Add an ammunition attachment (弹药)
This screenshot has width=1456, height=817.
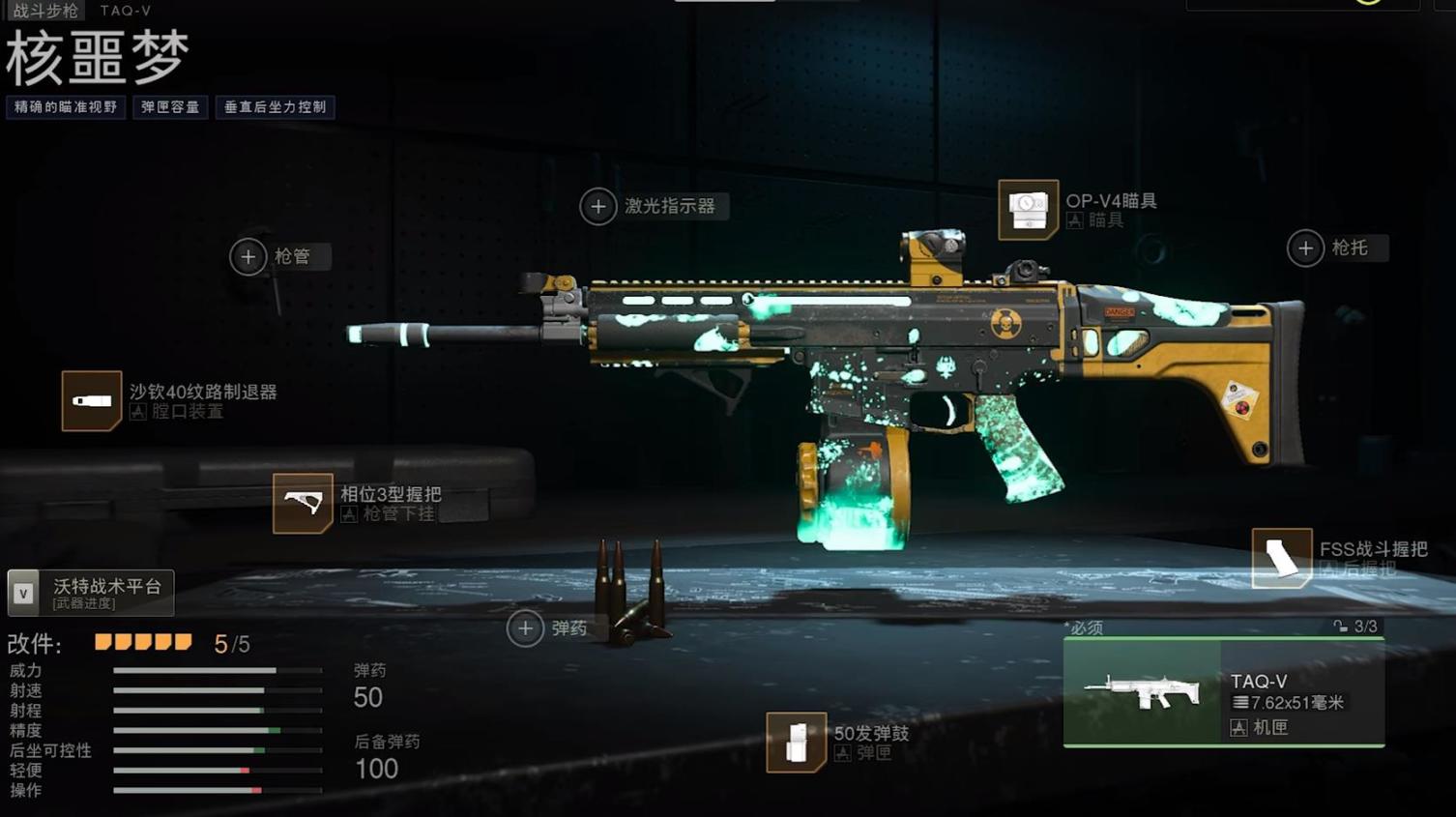(x=525, y=628)
